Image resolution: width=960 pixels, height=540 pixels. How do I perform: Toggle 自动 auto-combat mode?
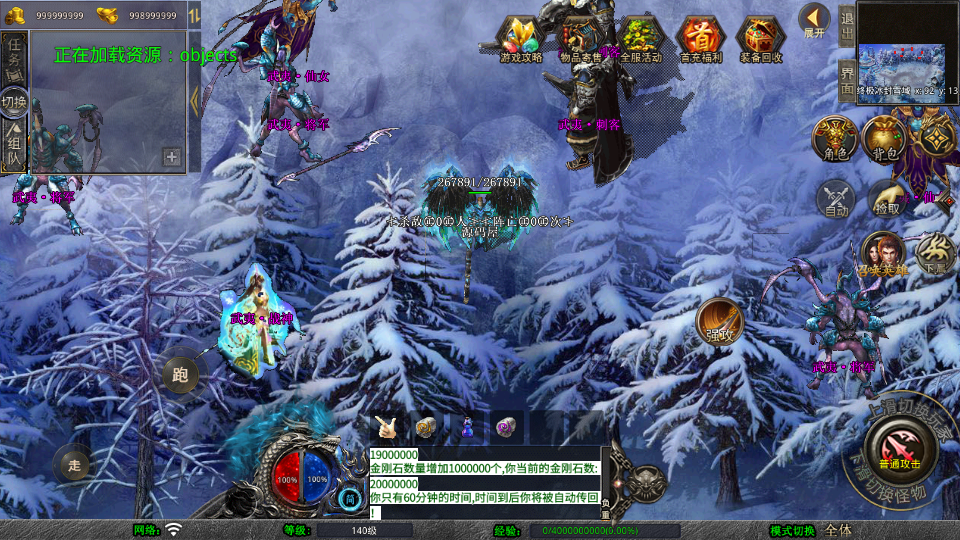click(x=836, y=198)
